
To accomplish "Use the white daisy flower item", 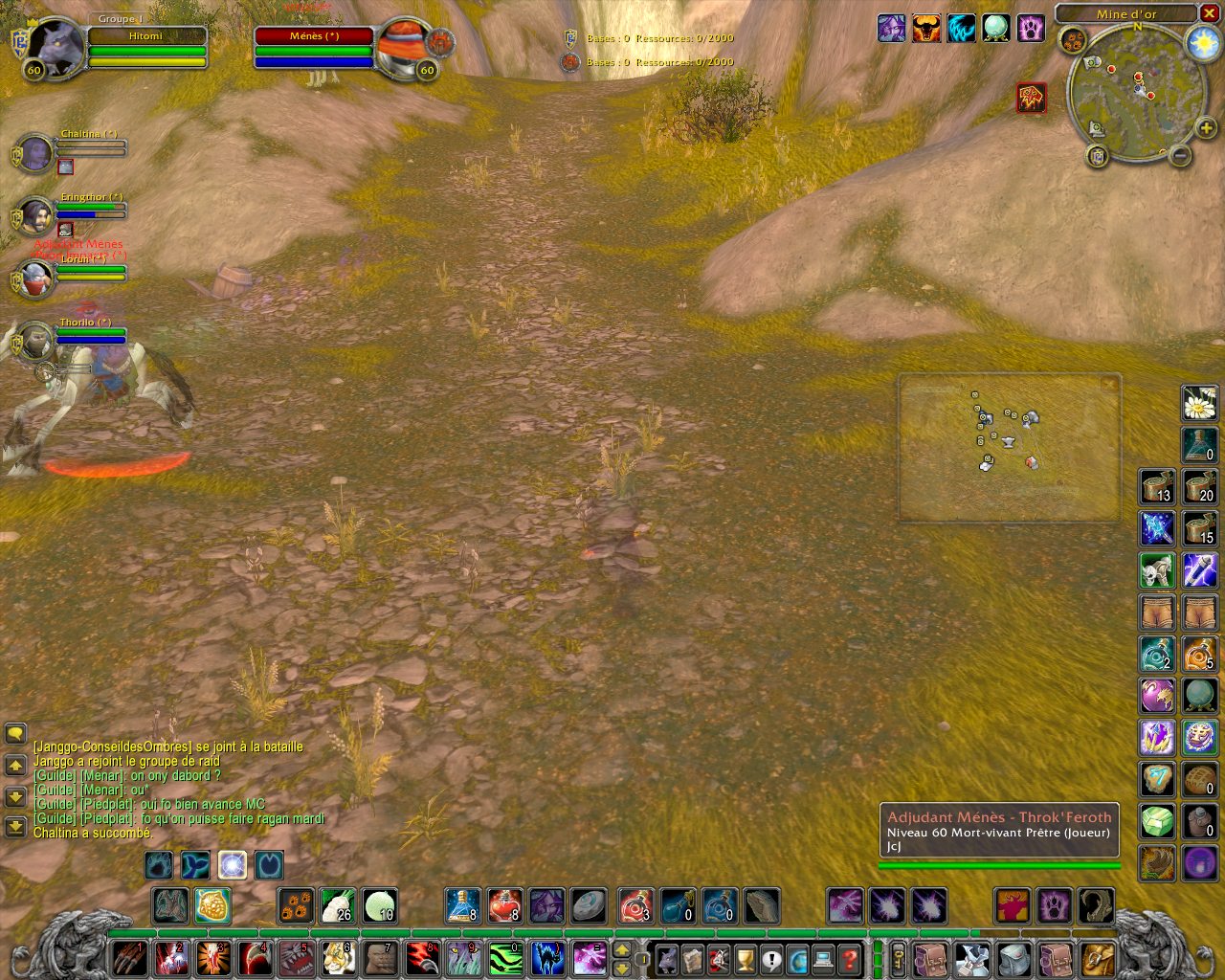I will click(x=1199, y=403).
